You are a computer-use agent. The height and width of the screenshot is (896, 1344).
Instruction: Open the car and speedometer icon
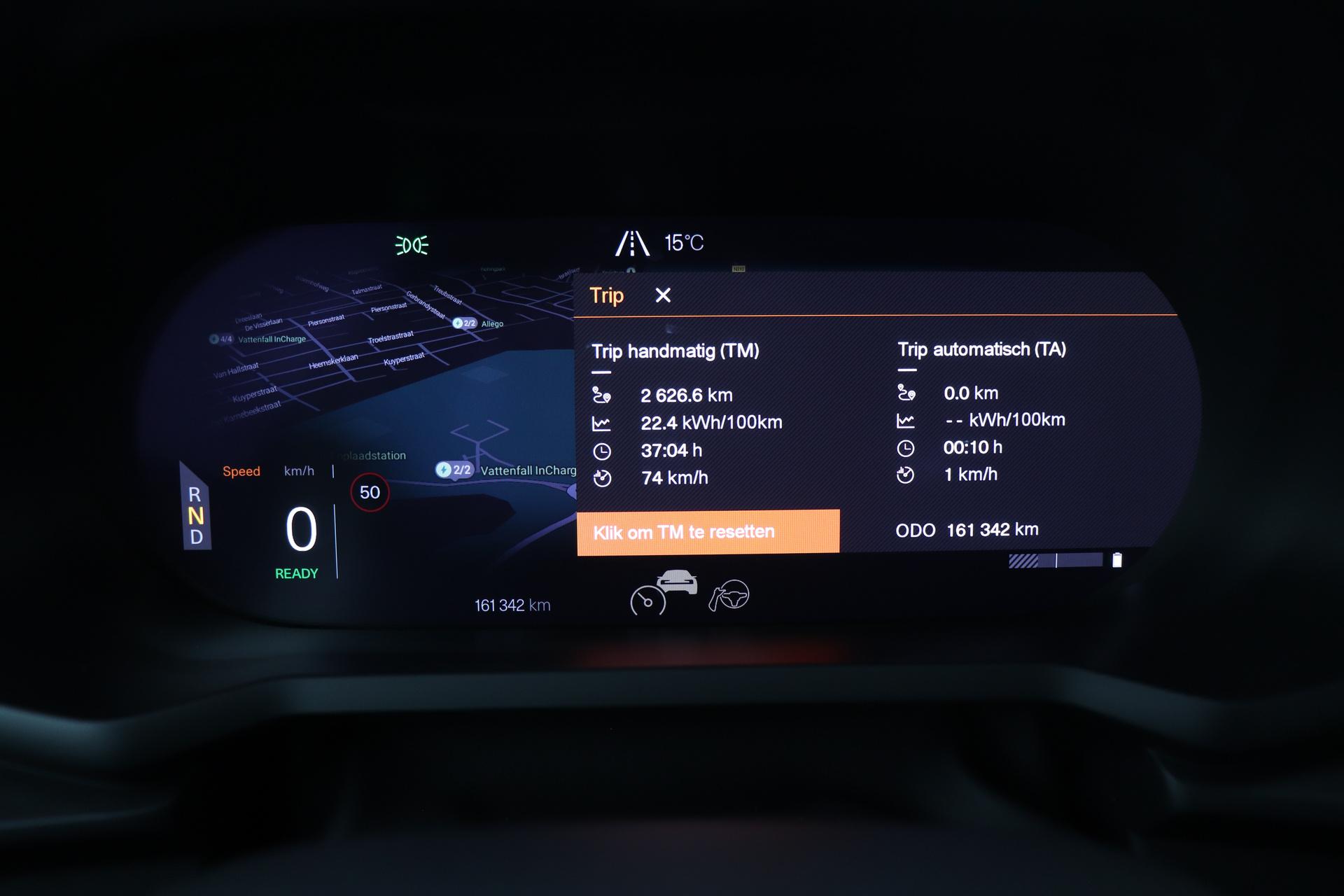(x=664, y=592)
